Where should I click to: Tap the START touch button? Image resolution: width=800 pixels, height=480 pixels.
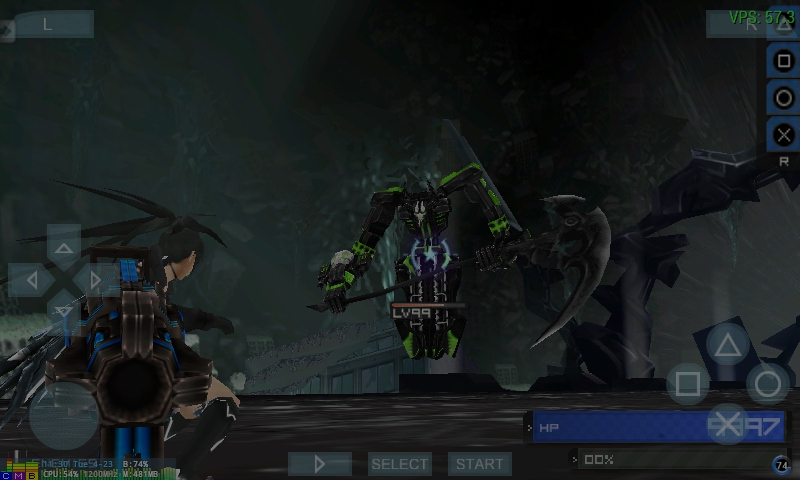pyautogui.click(x=480, y=464)
